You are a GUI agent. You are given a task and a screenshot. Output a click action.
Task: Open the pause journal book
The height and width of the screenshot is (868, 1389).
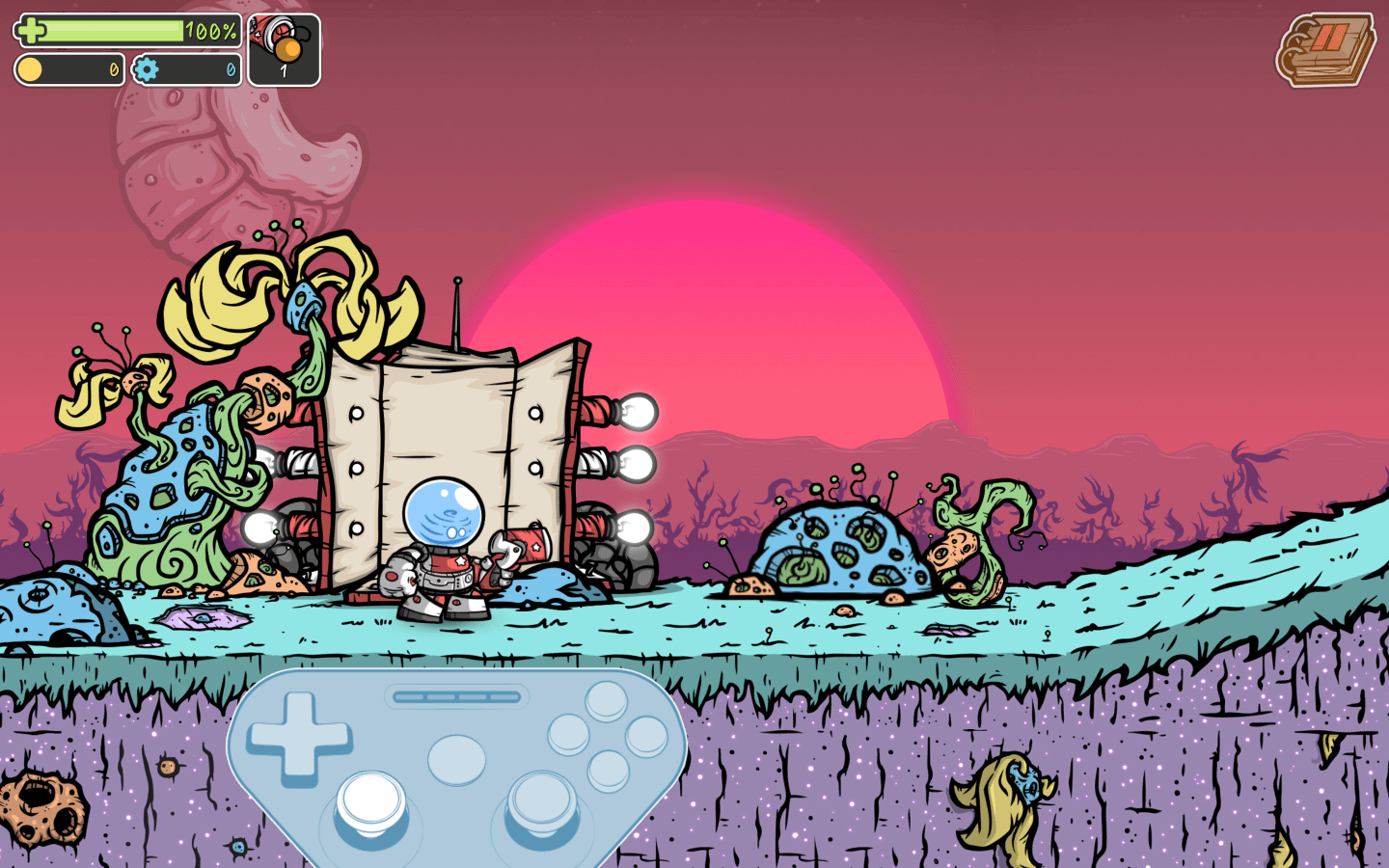[x=1326, y=49]
